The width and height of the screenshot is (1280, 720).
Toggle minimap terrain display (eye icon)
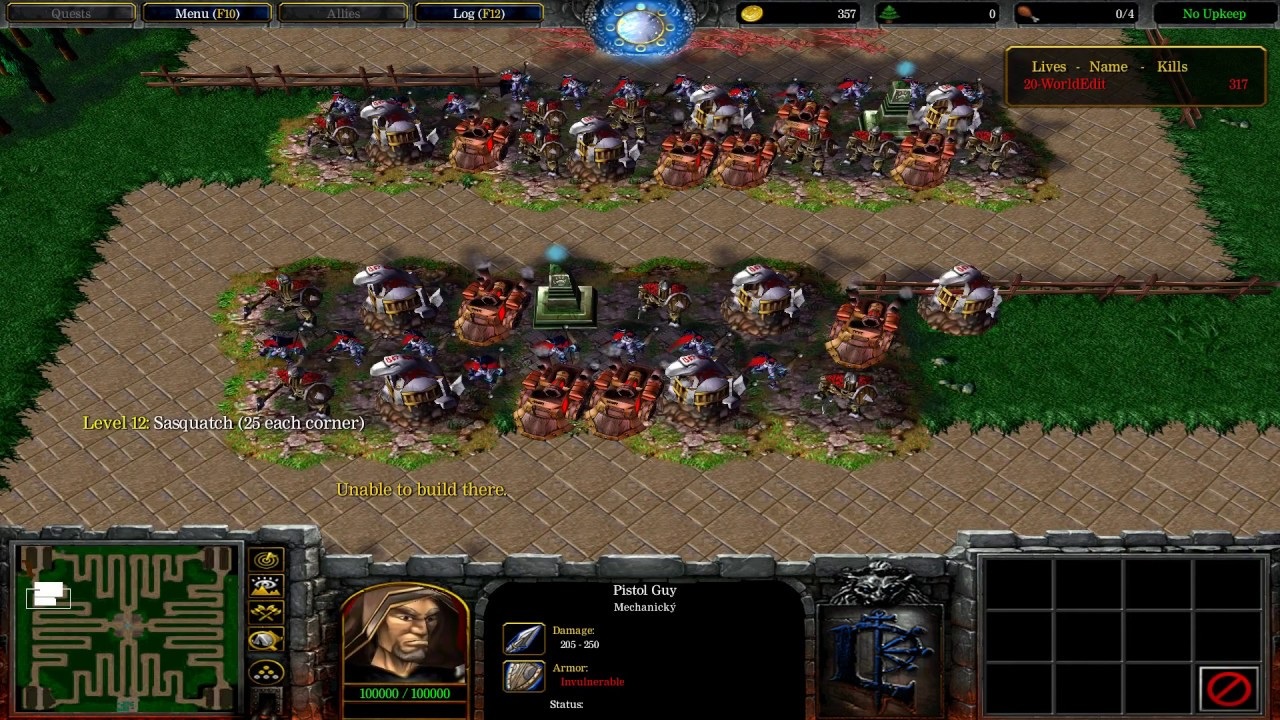pyautogui.click(x=267, y=587)
